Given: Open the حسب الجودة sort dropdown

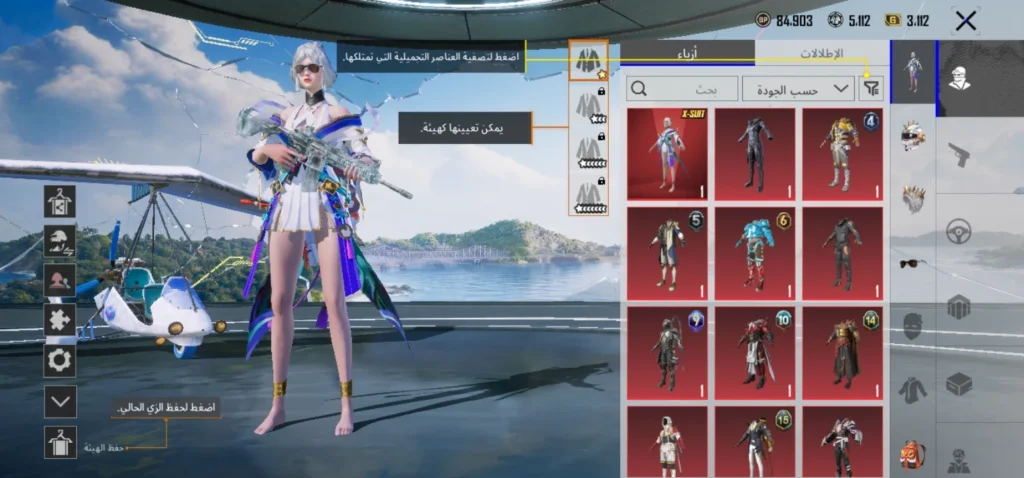Looking at the screenshot, I should 798,89.
